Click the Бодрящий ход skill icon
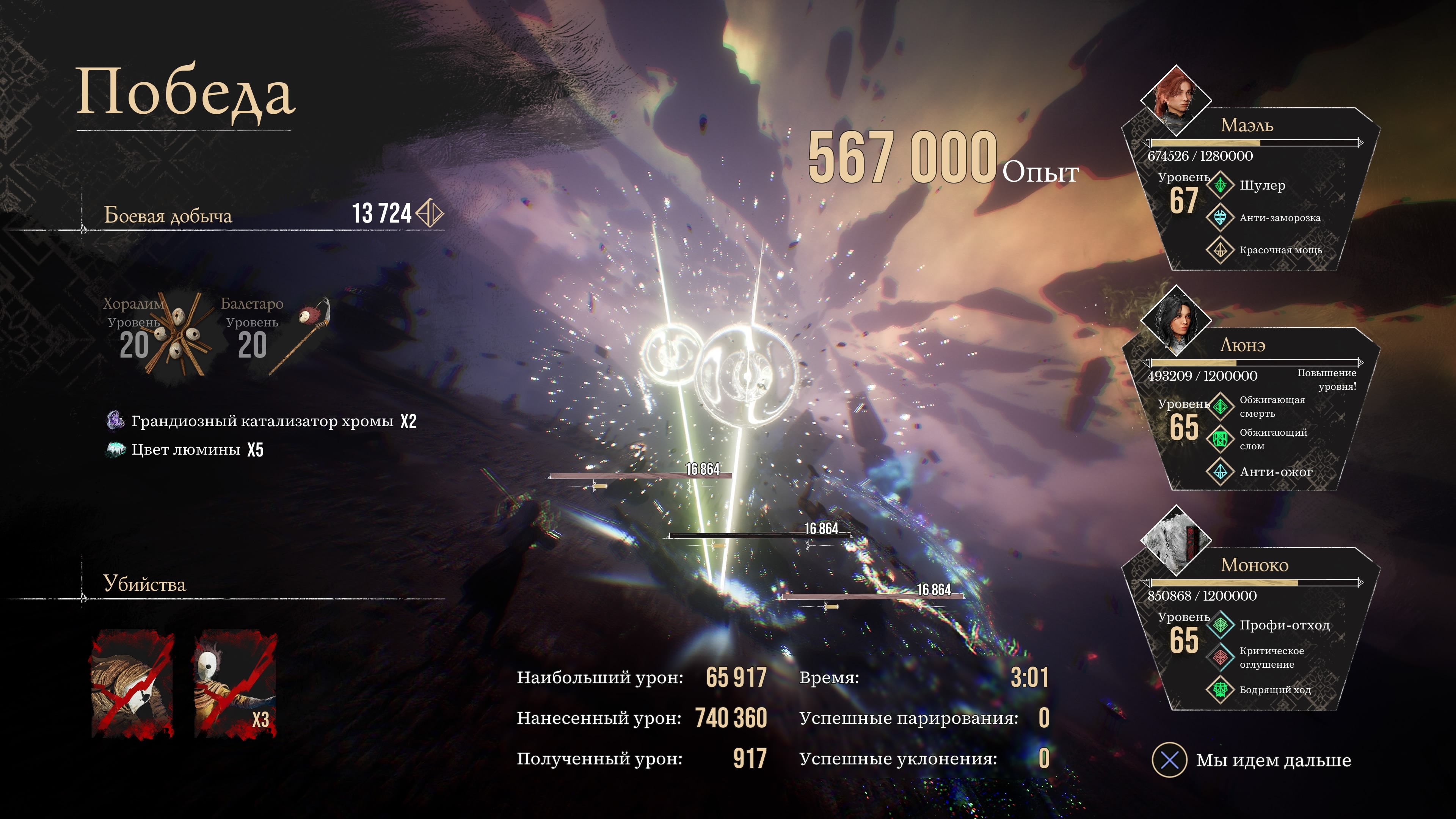The image size is (1456, 819). (x=1220, y=689)
